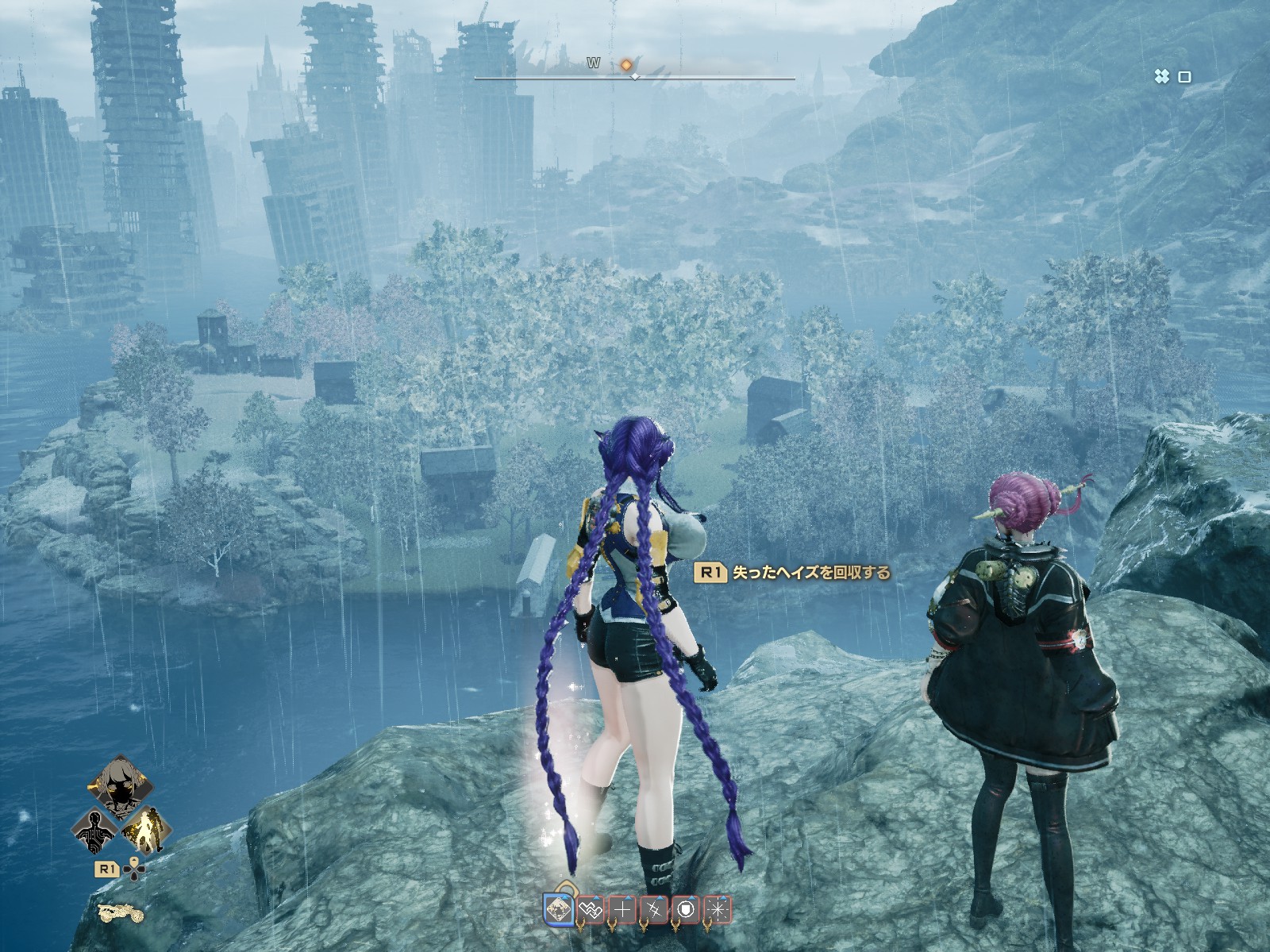Choose the plain cross skill slot
The width and height of the screenshot is (1270, 952).
point(623,909)
